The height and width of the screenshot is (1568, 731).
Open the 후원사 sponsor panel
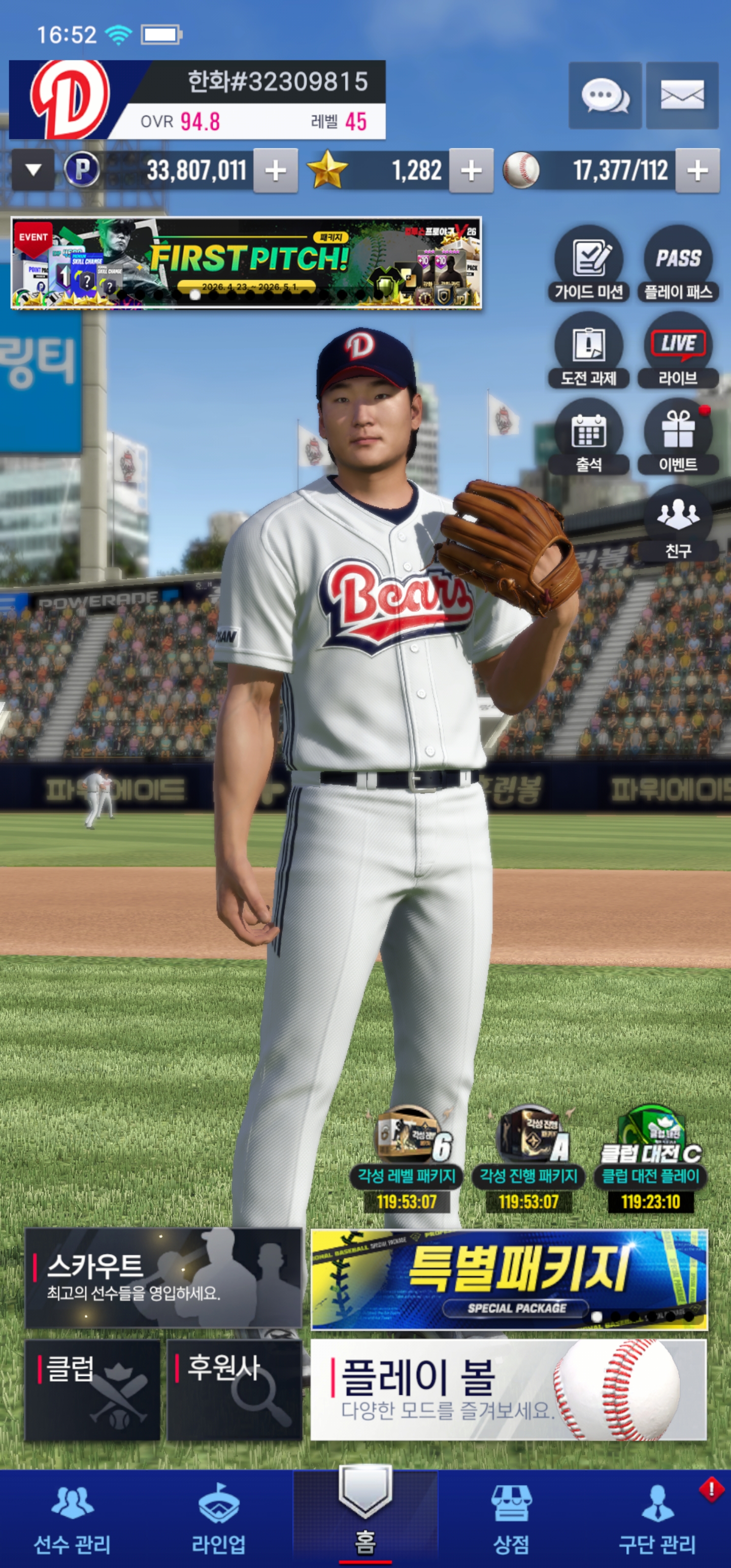235,1389
